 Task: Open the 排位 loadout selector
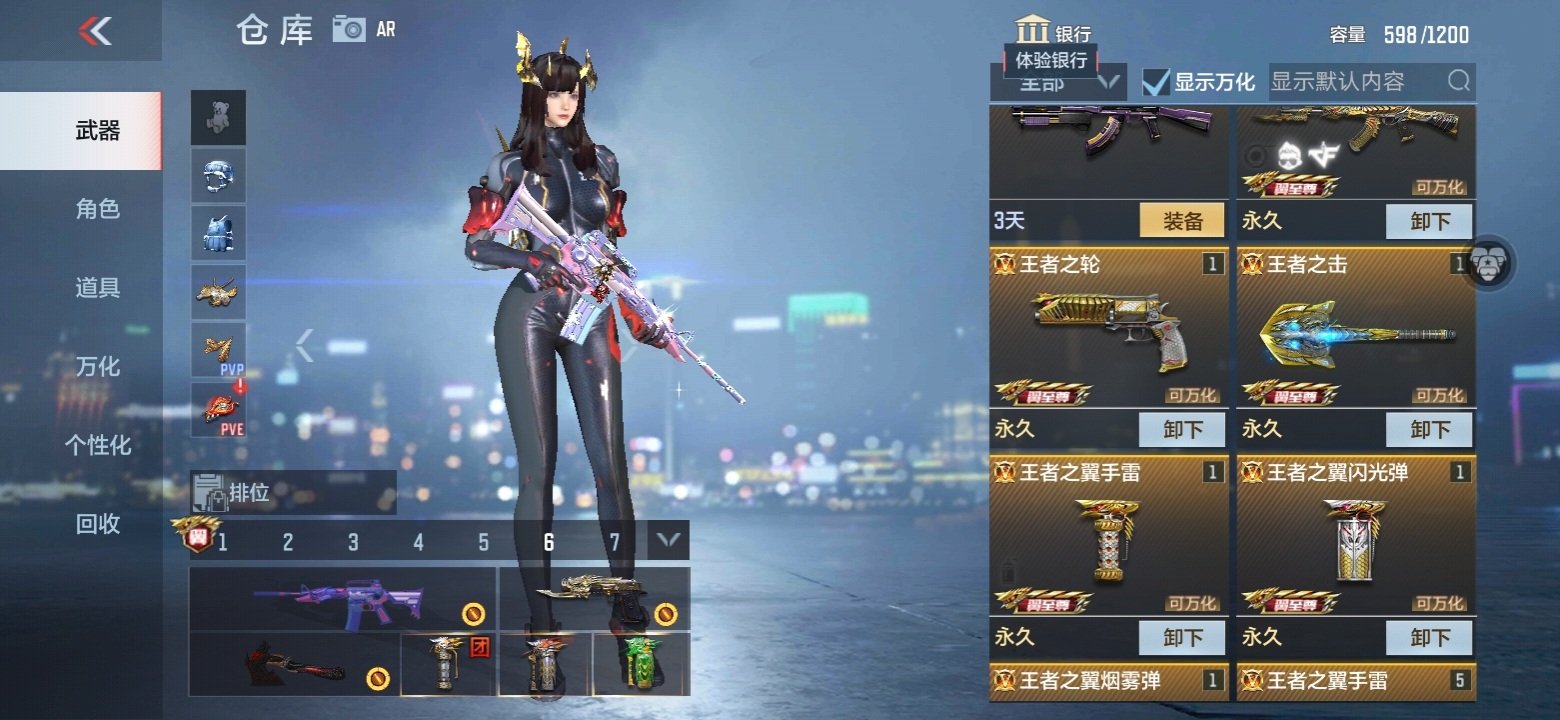pos(293,492)
